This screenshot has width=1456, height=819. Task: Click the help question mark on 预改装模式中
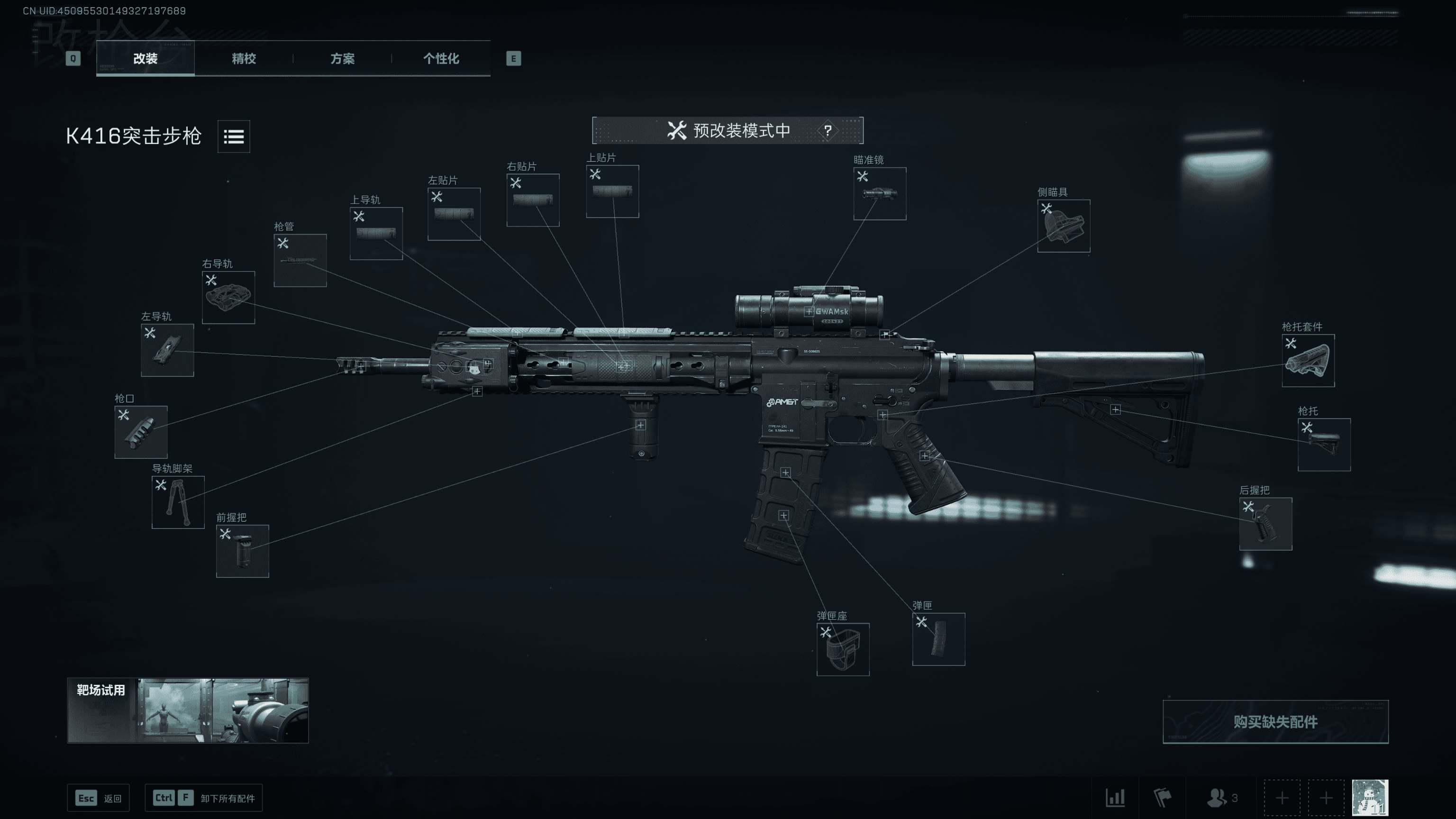[827, 131]
